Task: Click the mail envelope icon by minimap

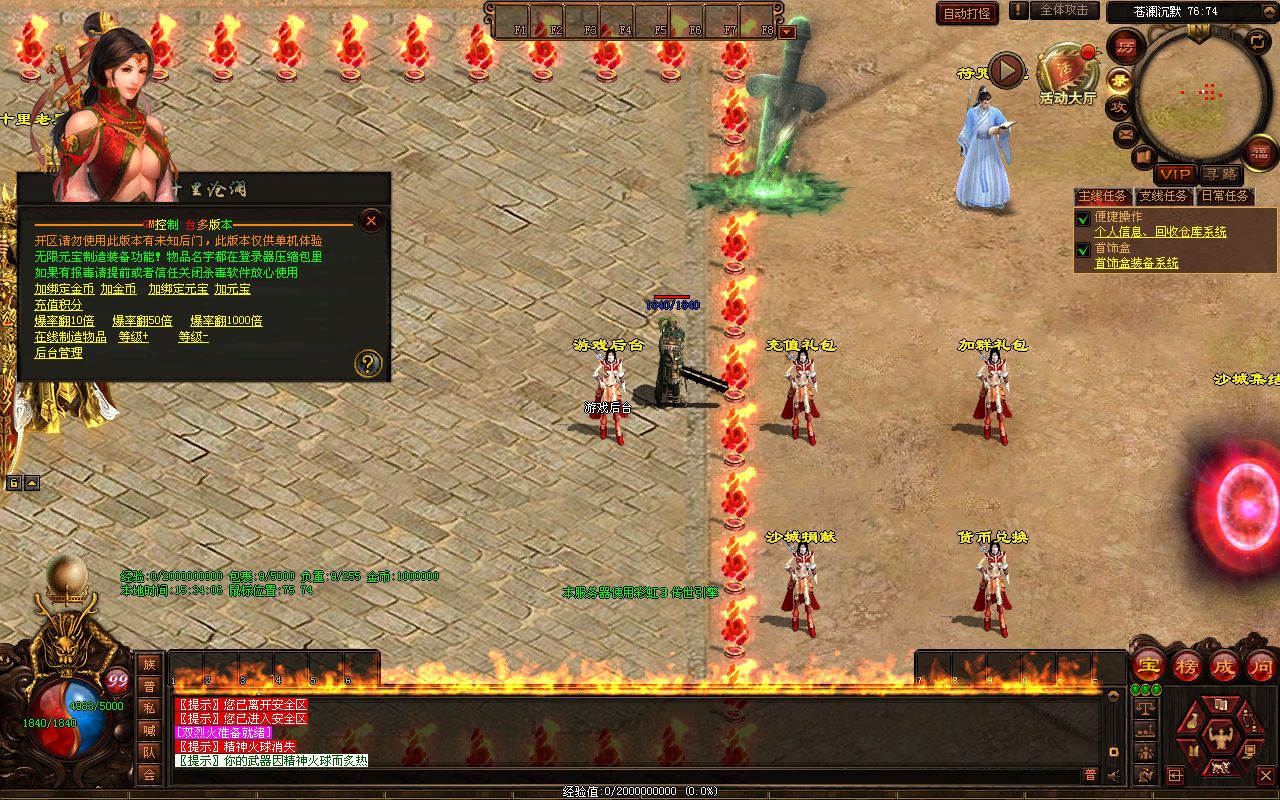Action: point(1127,134)
